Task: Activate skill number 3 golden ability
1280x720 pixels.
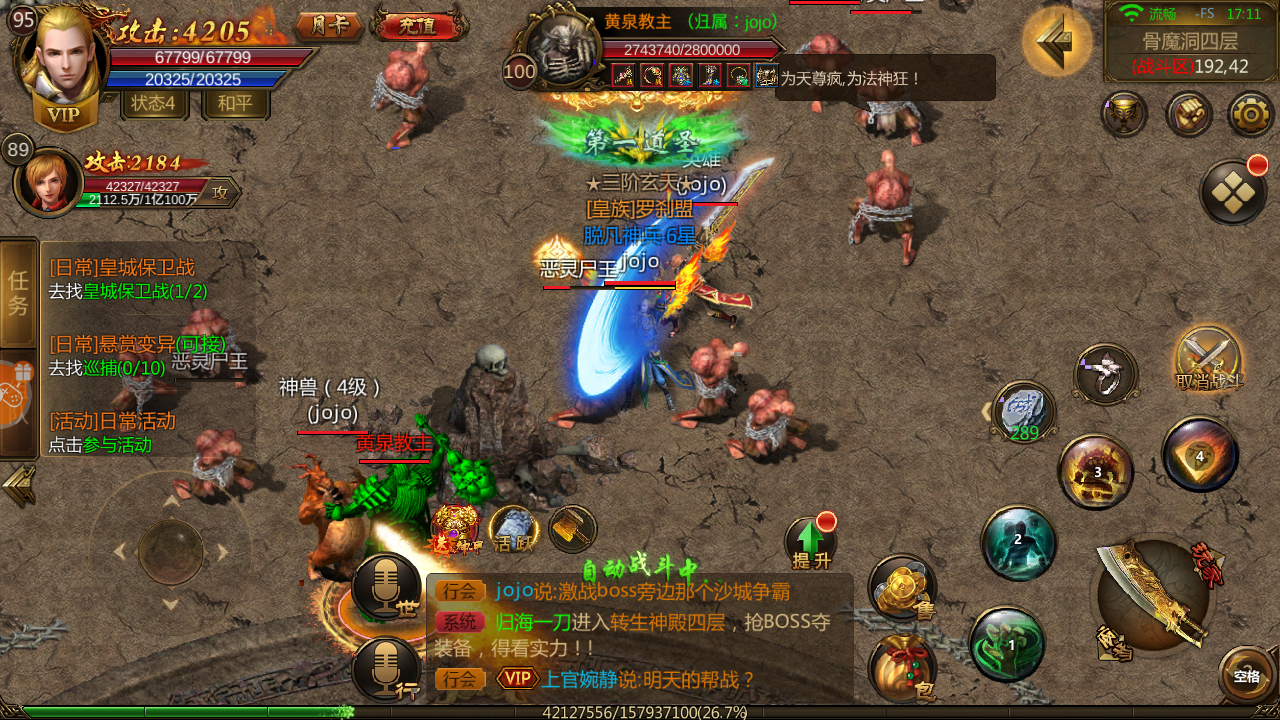Action: 1096,472
